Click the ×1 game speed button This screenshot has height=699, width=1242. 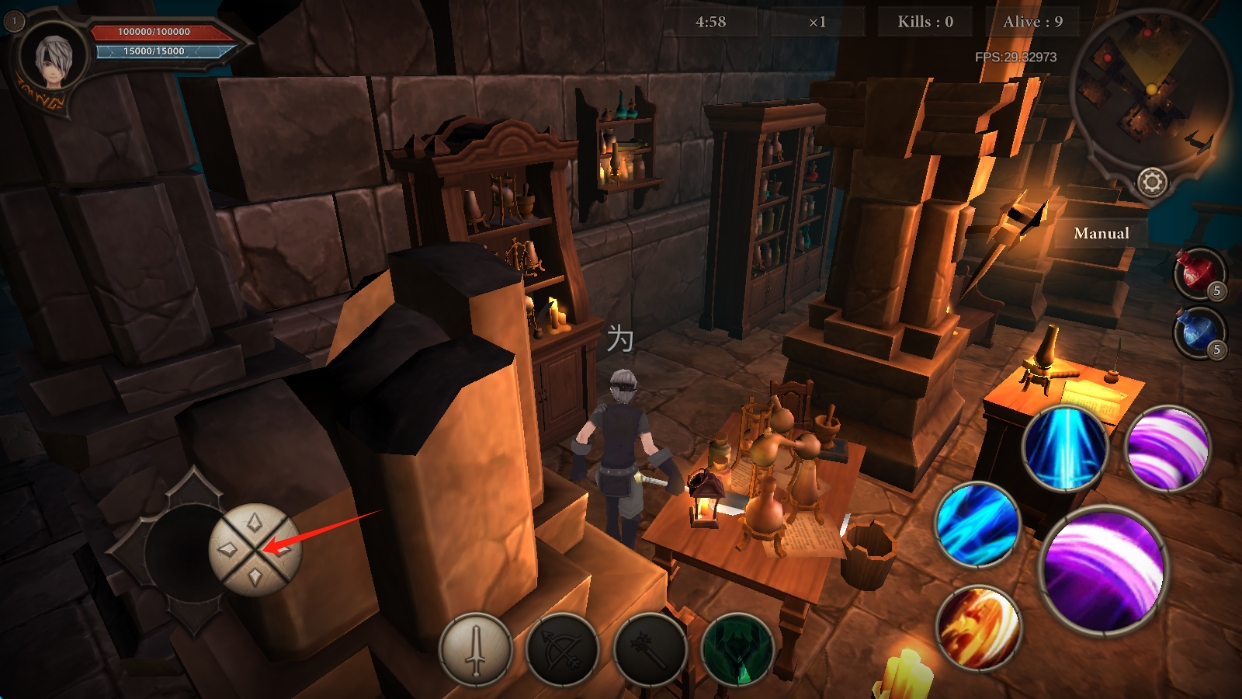tap(817, 21)
